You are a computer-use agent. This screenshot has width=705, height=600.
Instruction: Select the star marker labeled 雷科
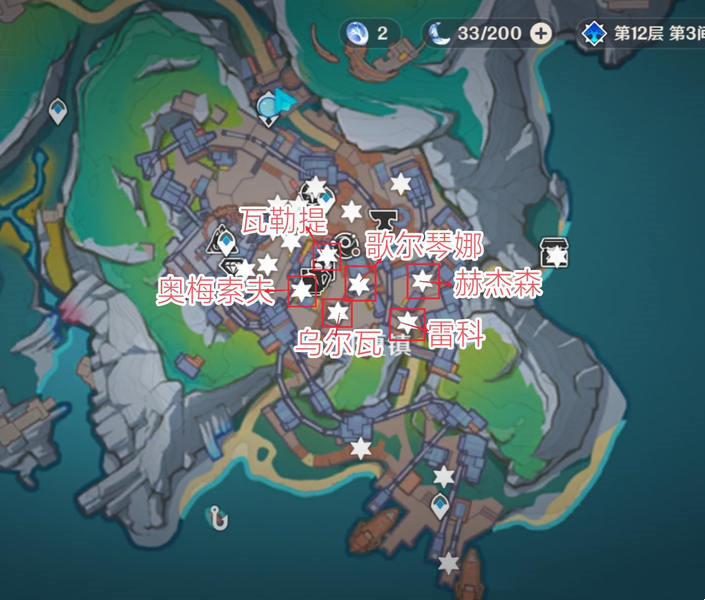click(407, 321)
